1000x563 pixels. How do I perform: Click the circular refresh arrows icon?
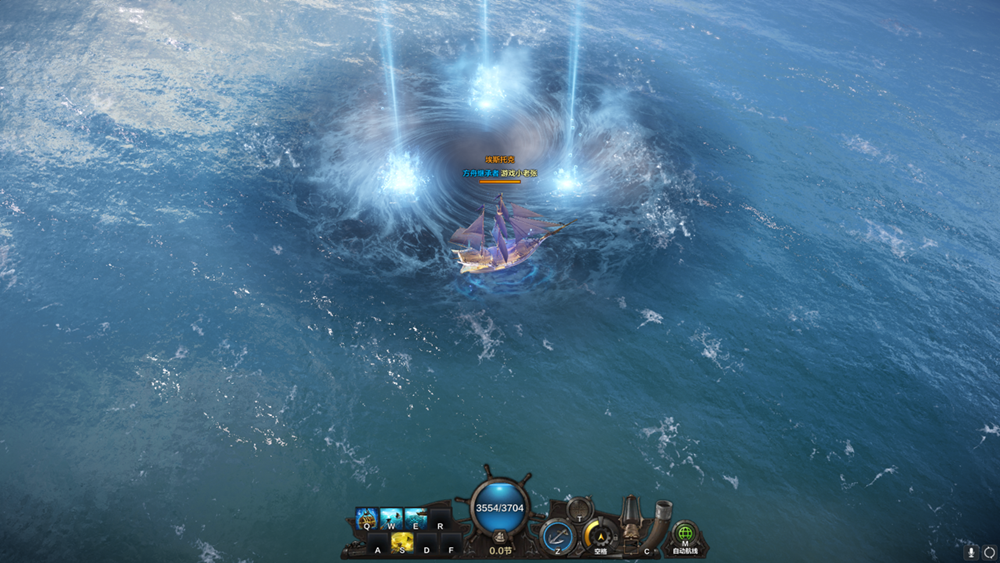[989, 551]
